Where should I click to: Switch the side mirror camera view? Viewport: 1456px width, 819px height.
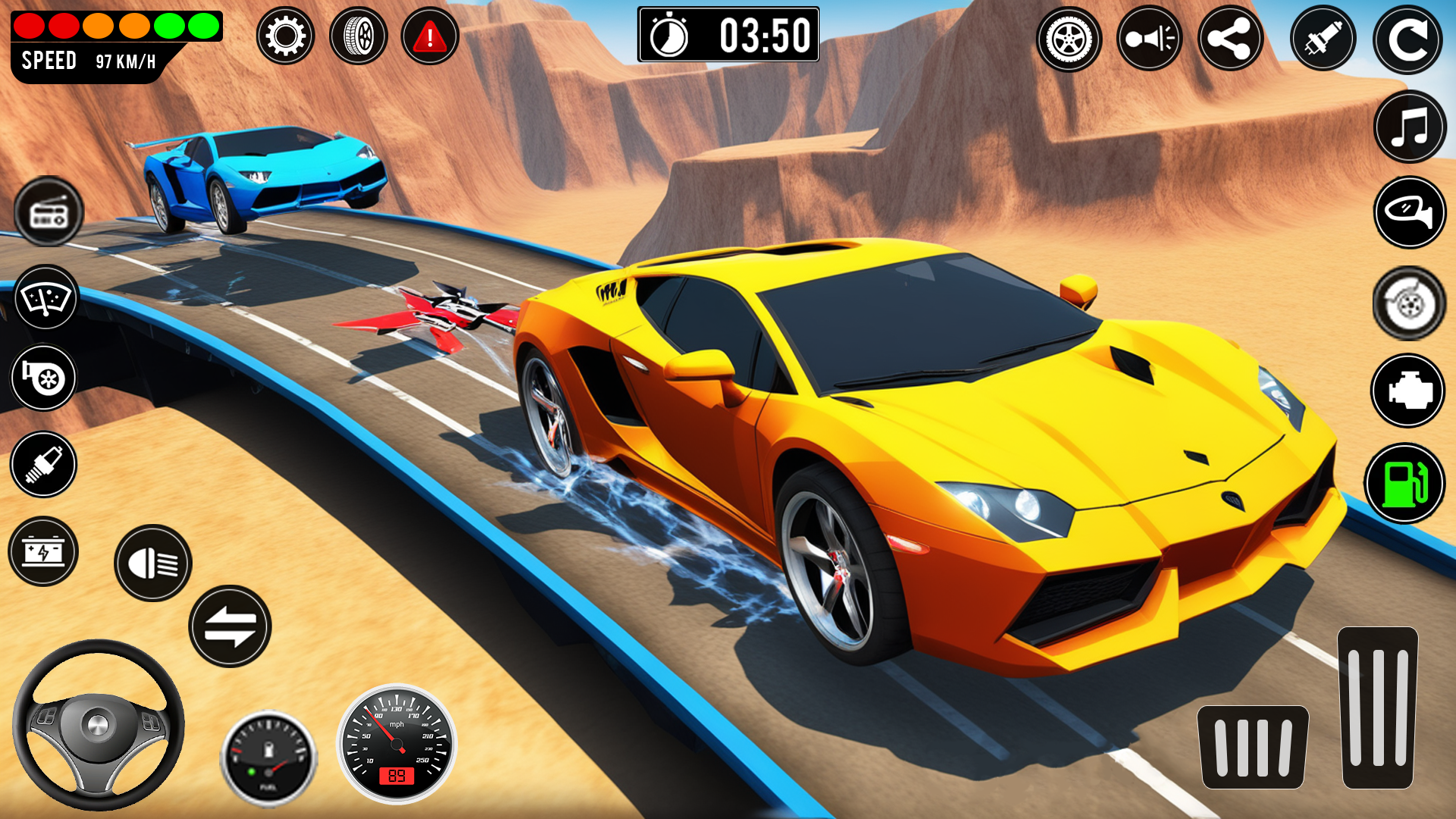point(1410,212)
